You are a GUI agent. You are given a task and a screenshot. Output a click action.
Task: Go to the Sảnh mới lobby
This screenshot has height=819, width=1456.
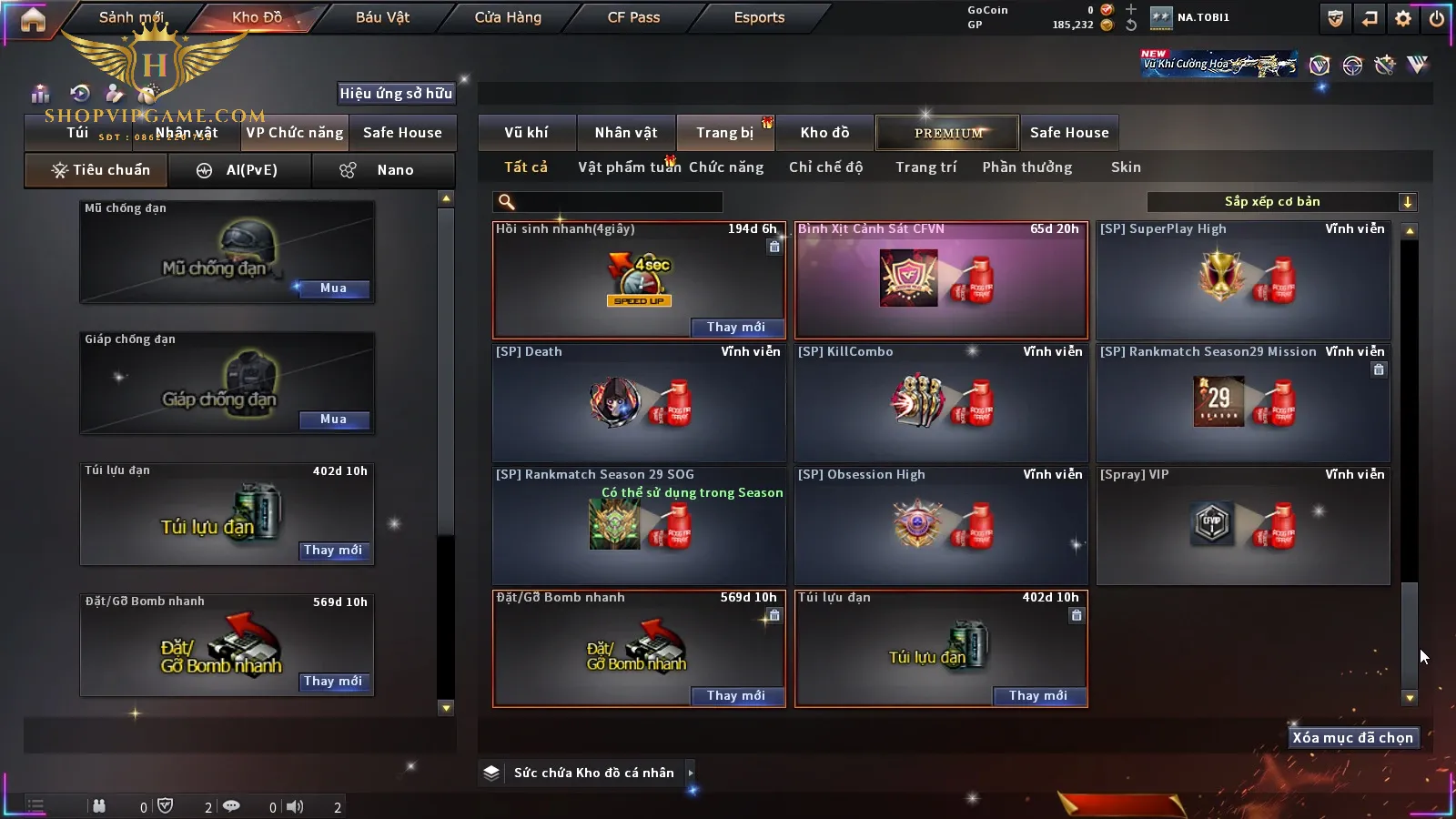click(x=131, y=17)
